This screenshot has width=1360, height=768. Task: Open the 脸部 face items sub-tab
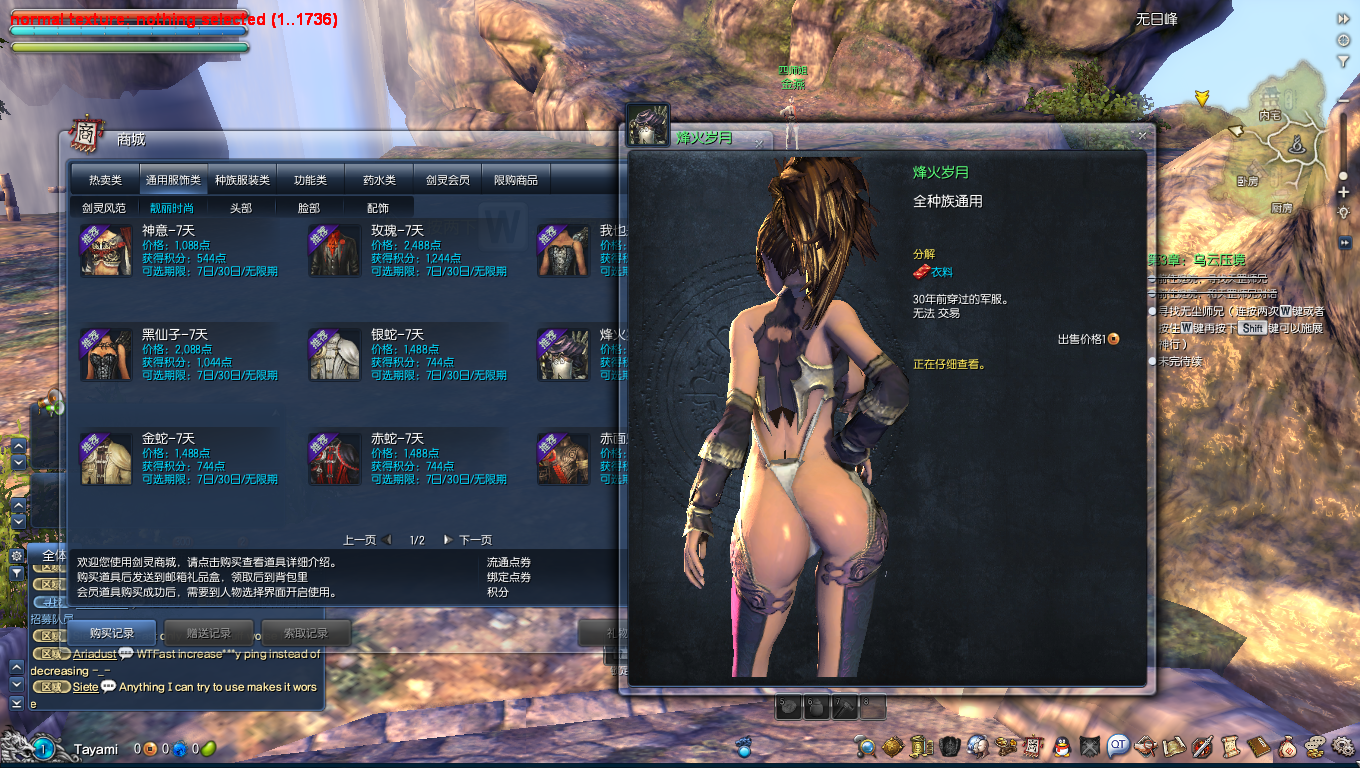309,208
